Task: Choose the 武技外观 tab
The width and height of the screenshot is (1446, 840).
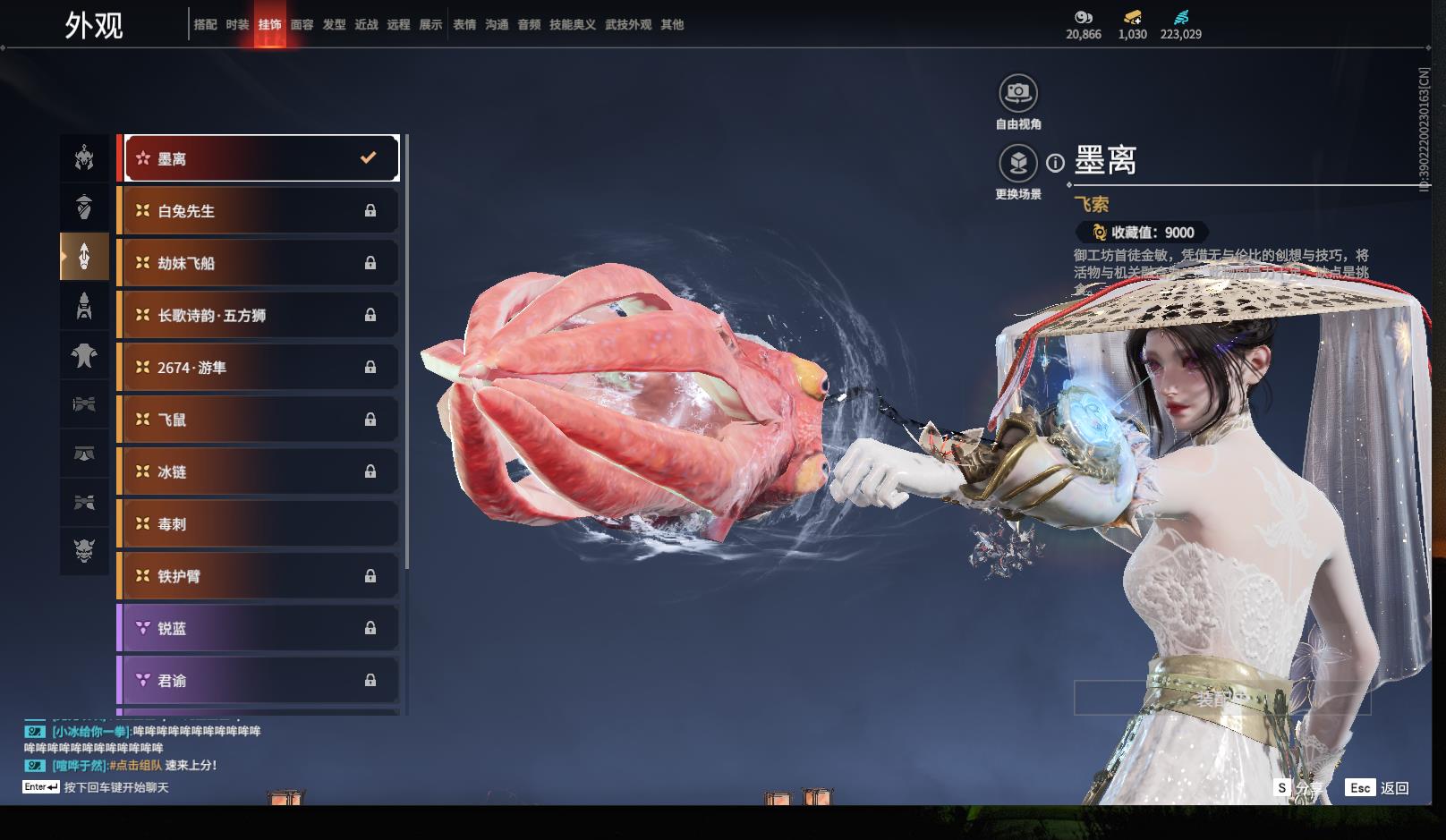Action: coord(627,25)
